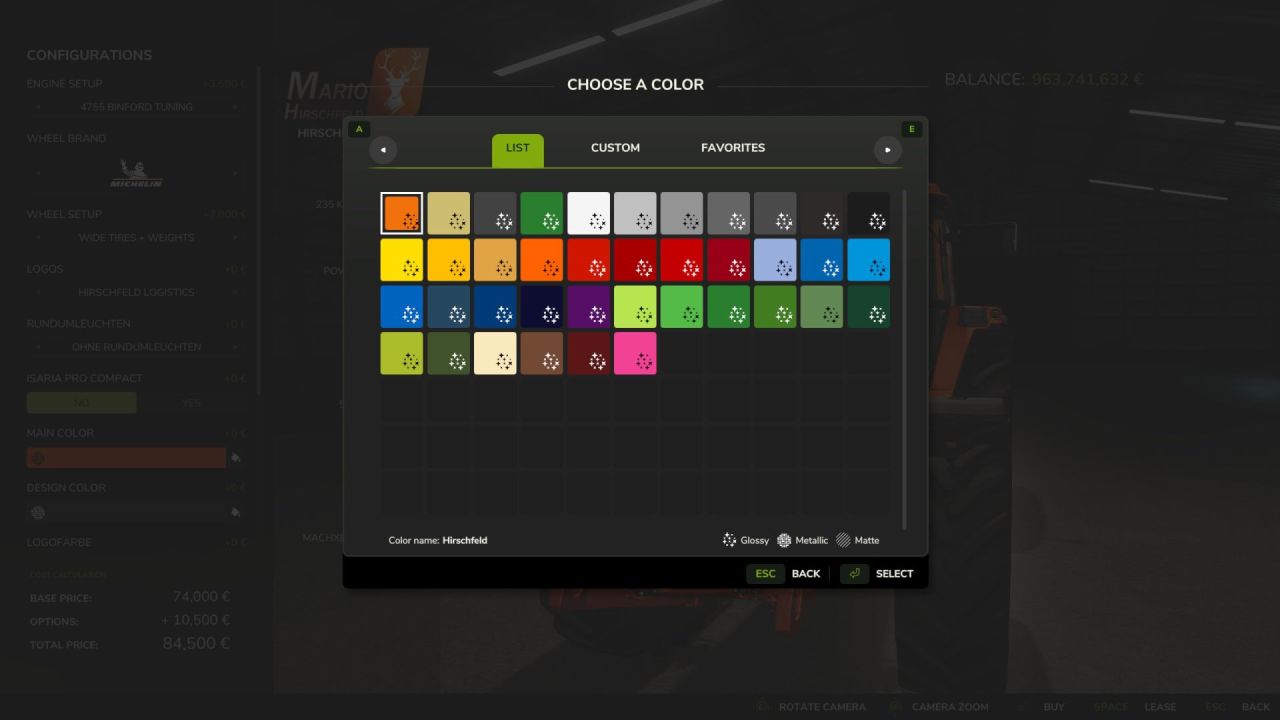Click the Matte finish icon in the legend
Screen dimensions: 1280x720
click(843, 540)
